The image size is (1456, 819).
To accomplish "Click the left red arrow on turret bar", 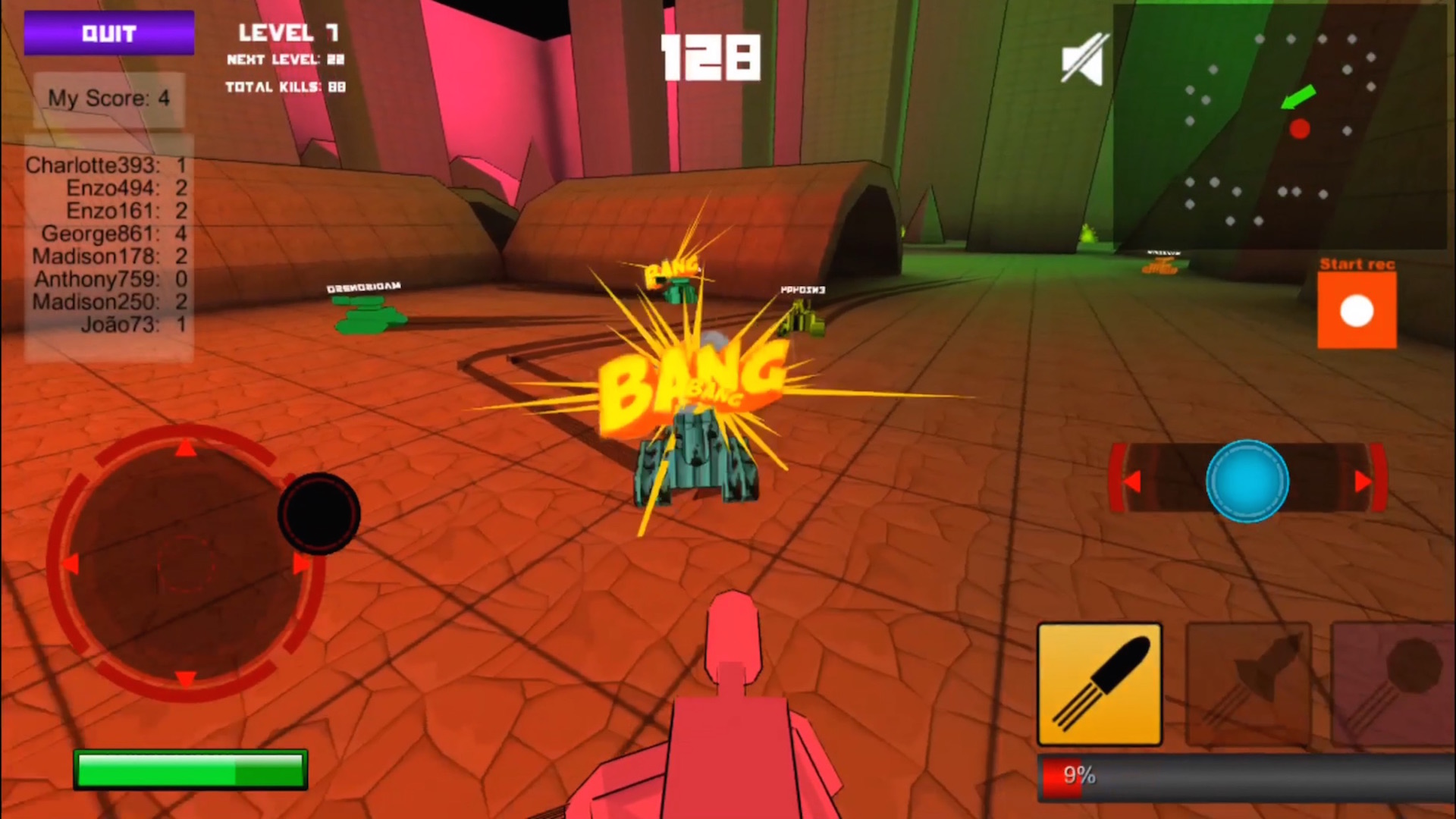I will click(x=1131, y=481).
